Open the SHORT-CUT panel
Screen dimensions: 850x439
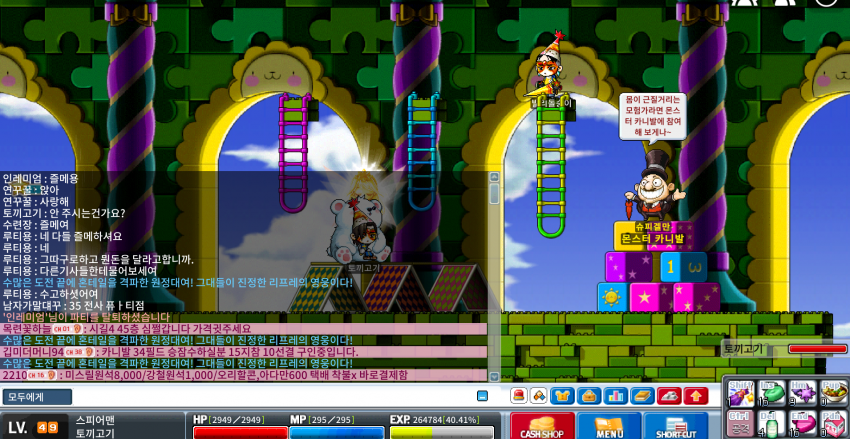pyautogui.click(x=676, y=425)
